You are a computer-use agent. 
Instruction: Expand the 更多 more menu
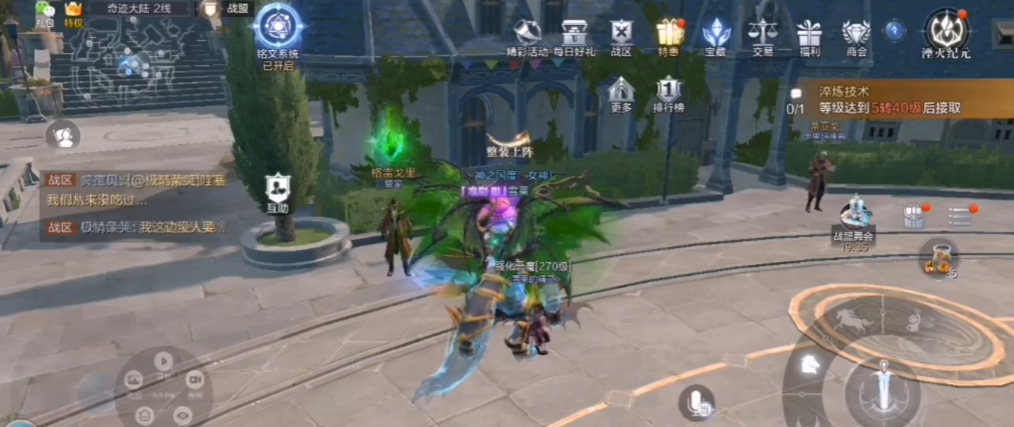(621, 93)
